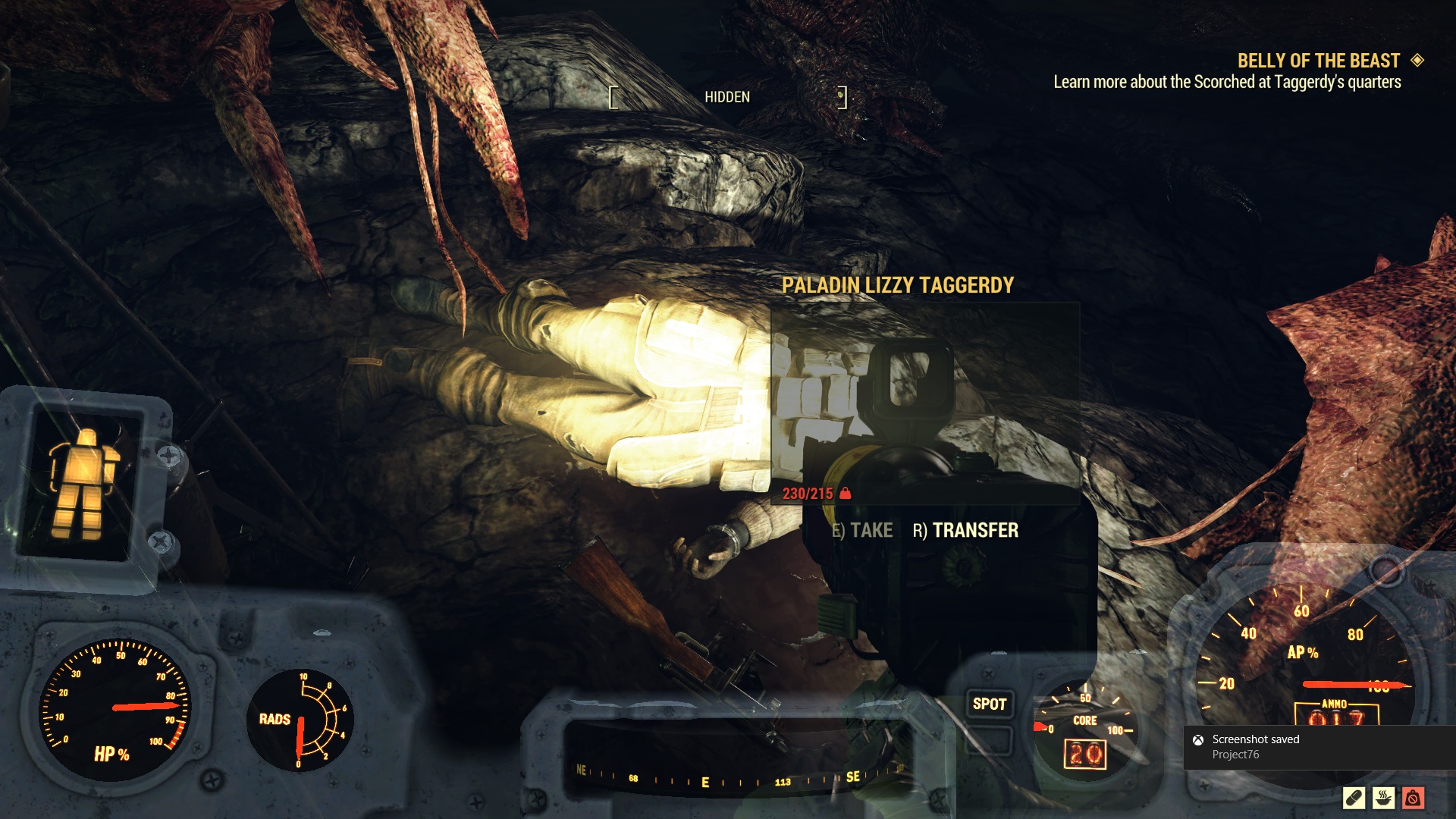Click the steaming bowl food effect icon
The image size is (1456, 819).
click(1383, 798)
